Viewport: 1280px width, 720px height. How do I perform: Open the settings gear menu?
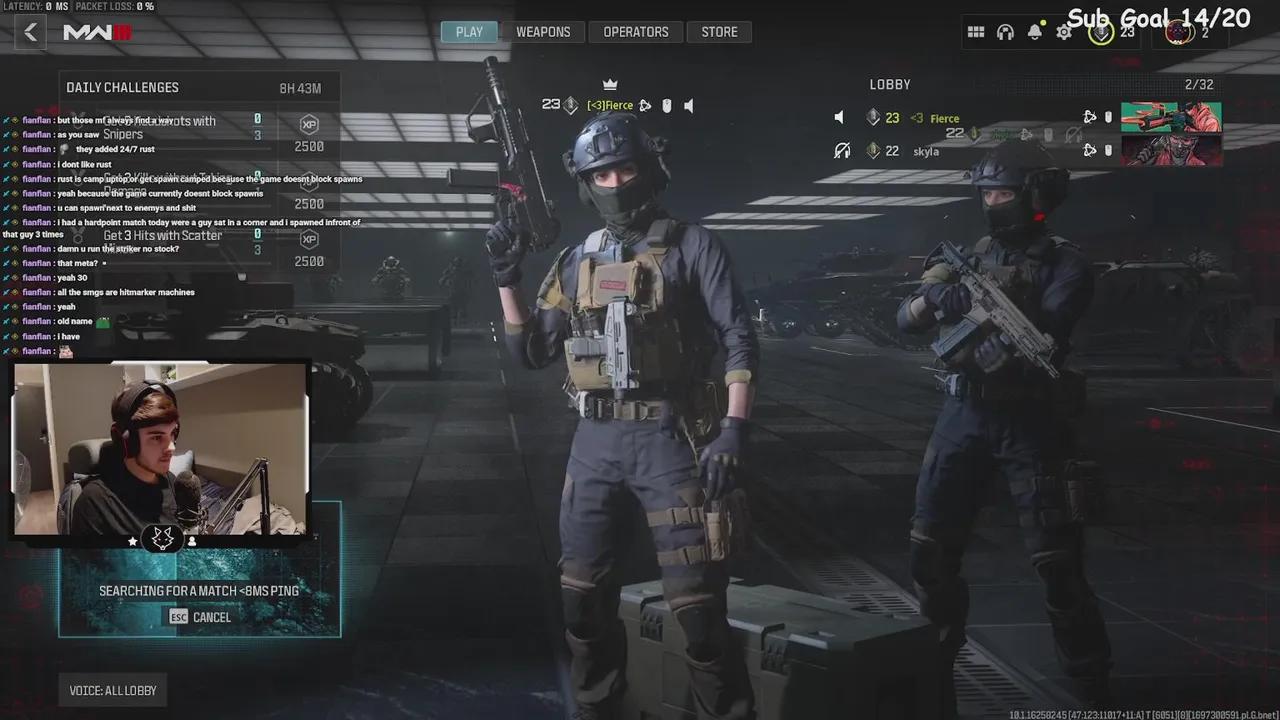1063,31
